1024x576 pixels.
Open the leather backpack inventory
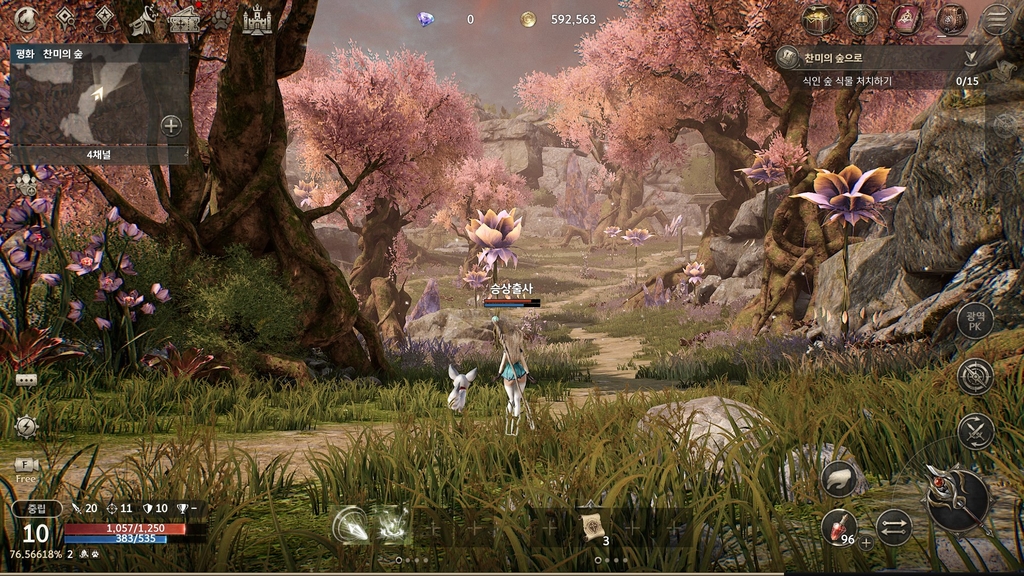(951, 19)
